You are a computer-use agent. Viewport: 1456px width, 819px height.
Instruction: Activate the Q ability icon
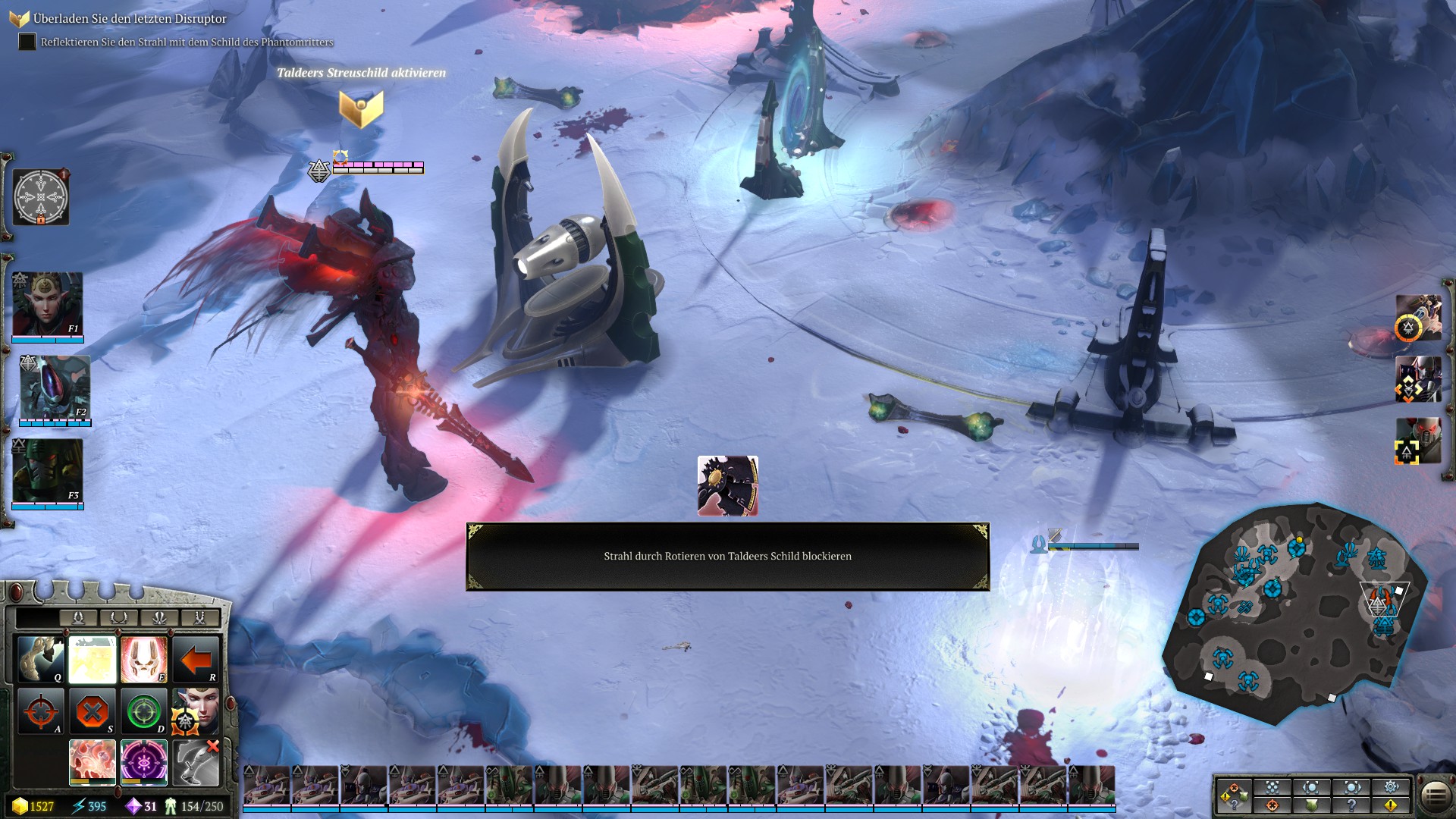click(41, 659)
